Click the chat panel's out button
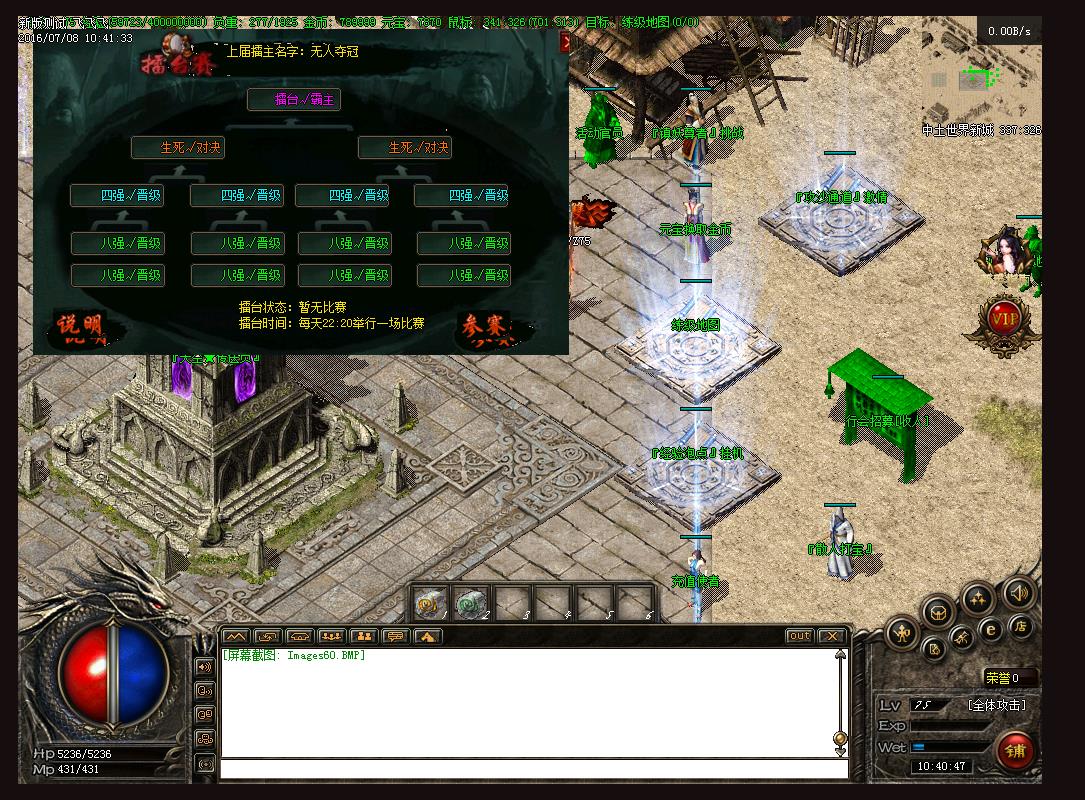The height and width of the screenshot is (800, 1085). (x=799, y=636)
